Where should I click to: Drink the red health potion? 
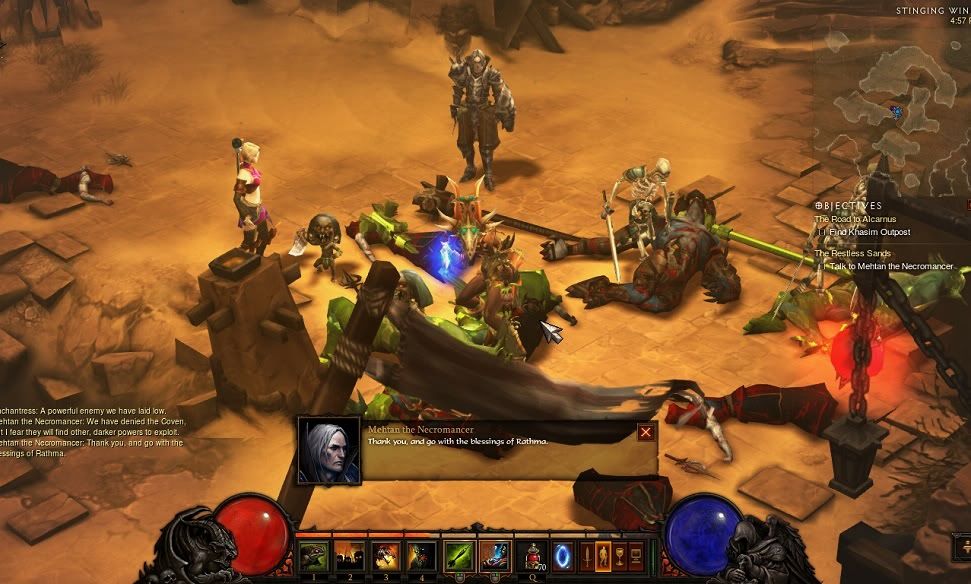(533, 556)
